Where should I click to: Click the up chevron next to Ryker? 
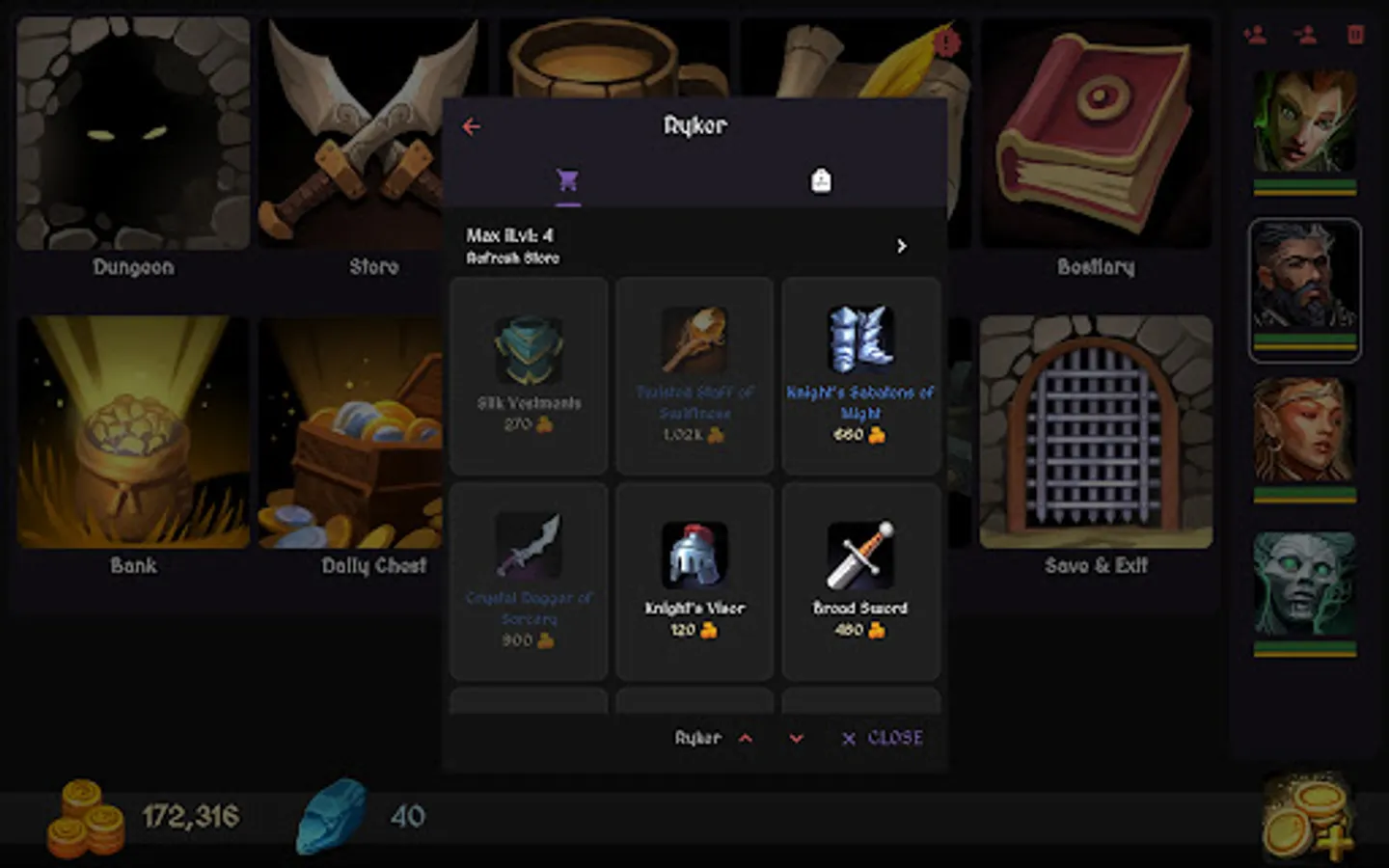click(x=747, y=738)
